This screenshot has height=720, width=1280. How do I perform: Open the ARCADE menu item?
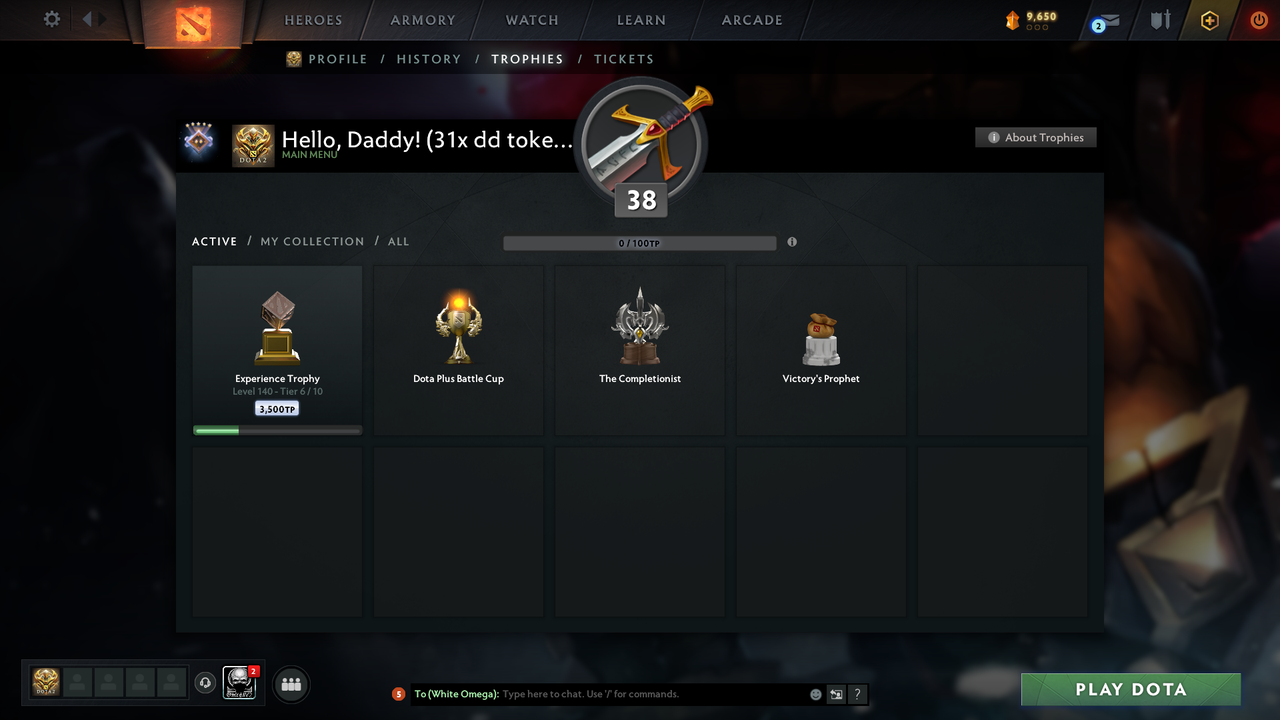(751, 20)
